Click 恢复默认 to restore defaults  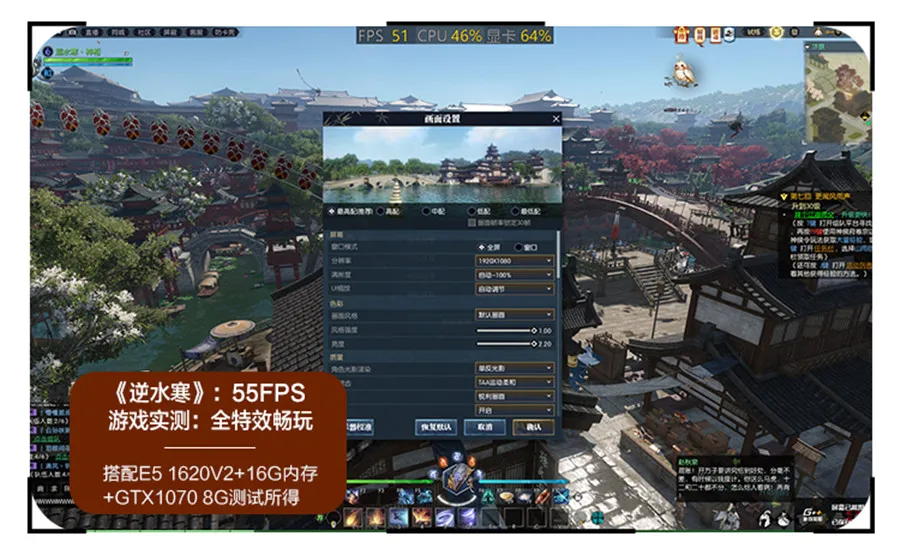coord(436,427)
